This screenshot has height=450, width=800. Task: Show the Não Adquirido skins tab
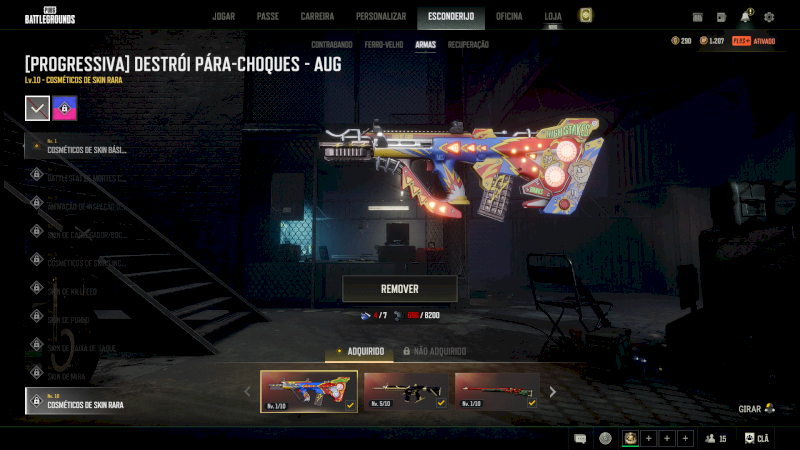[435, 351]
